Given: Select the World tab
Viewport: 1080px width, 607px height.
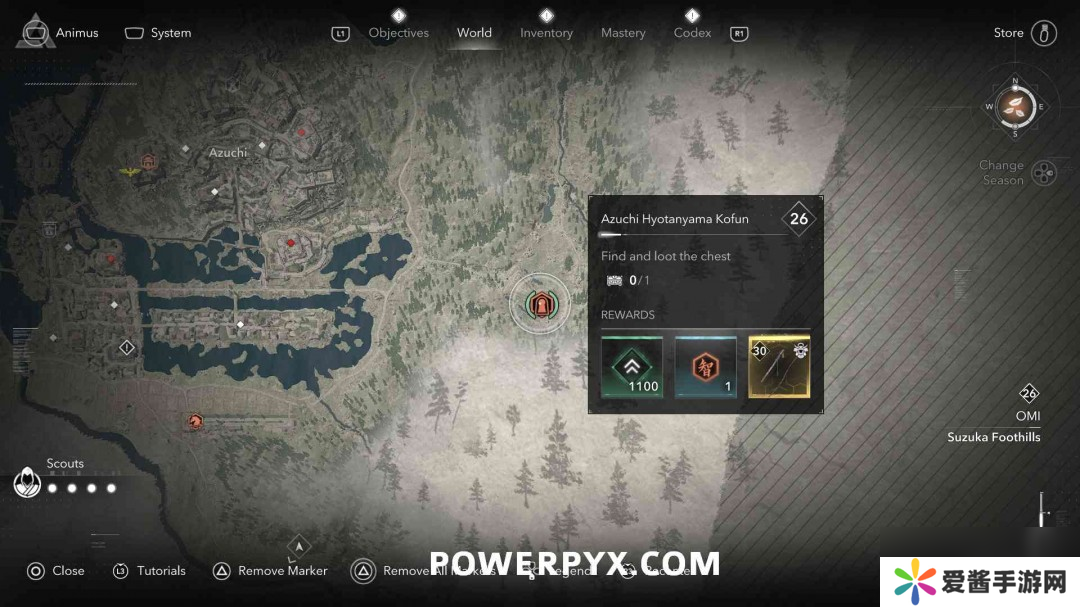Looking at the screenshot, I should (474, 33).
